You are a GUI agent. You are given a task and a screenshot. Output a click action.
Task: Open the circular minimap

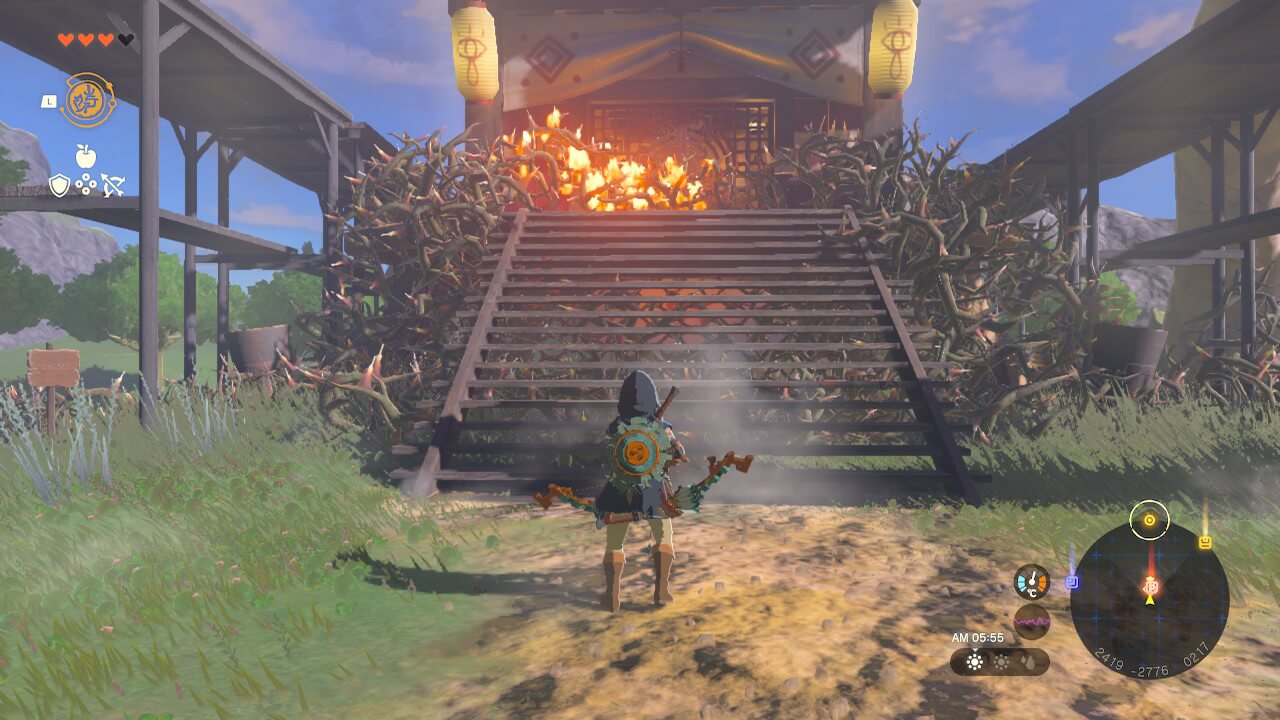tap(1149, 601)
